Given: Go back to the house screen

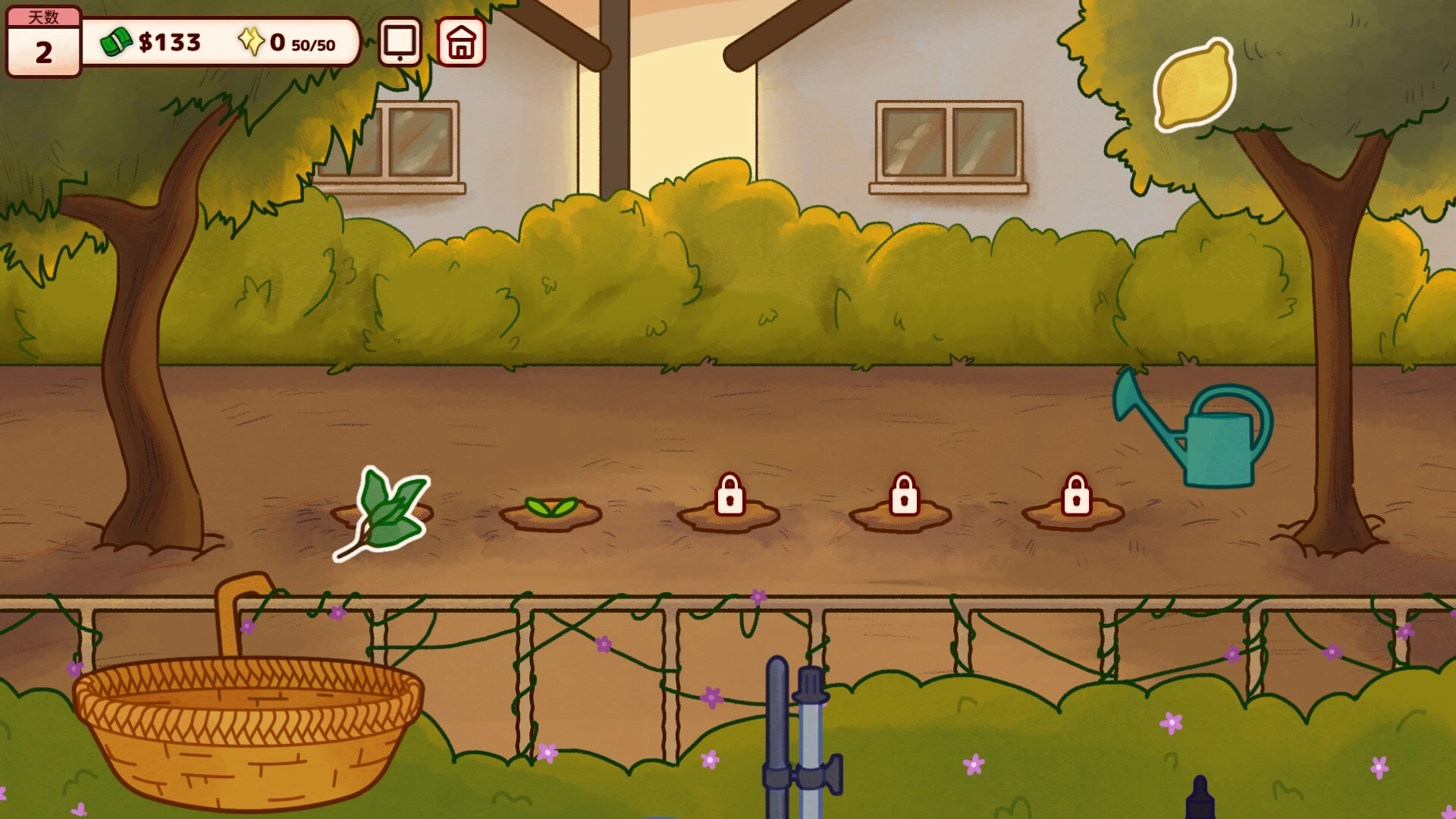Looking at the screenshot, I should [461, 42].
